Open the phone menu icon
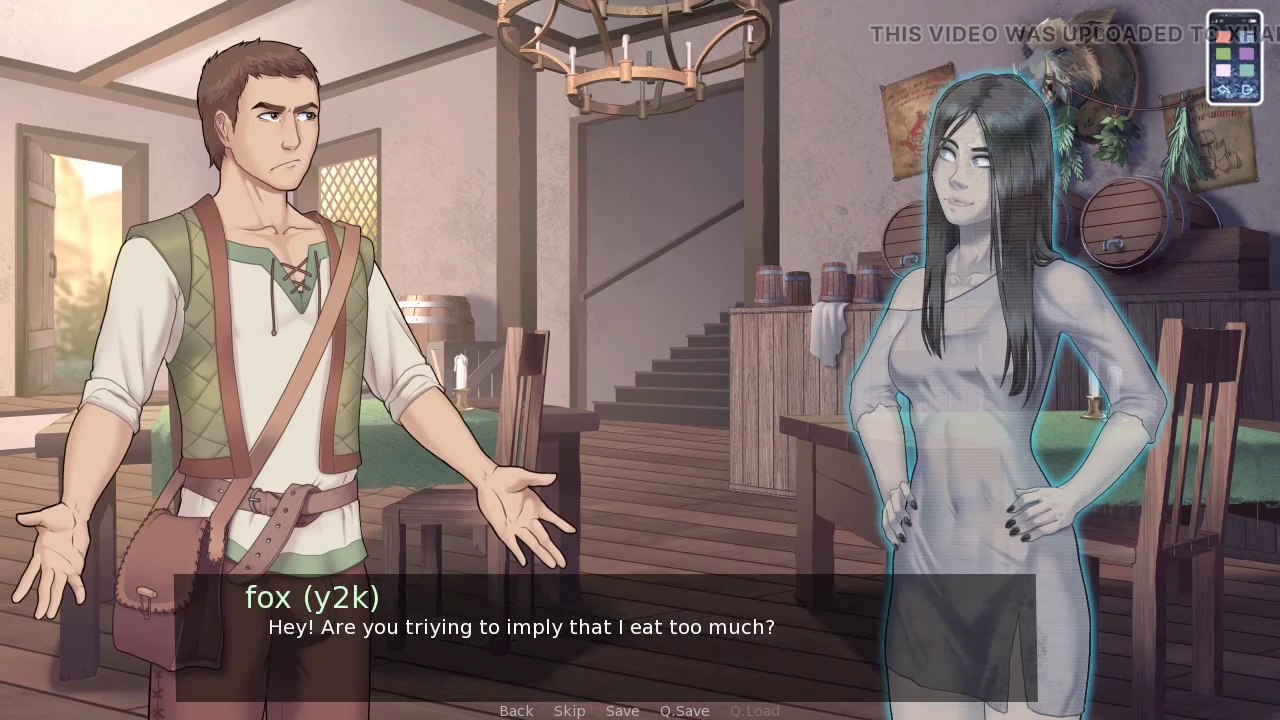1280x720 pixels. point(1234,57)
